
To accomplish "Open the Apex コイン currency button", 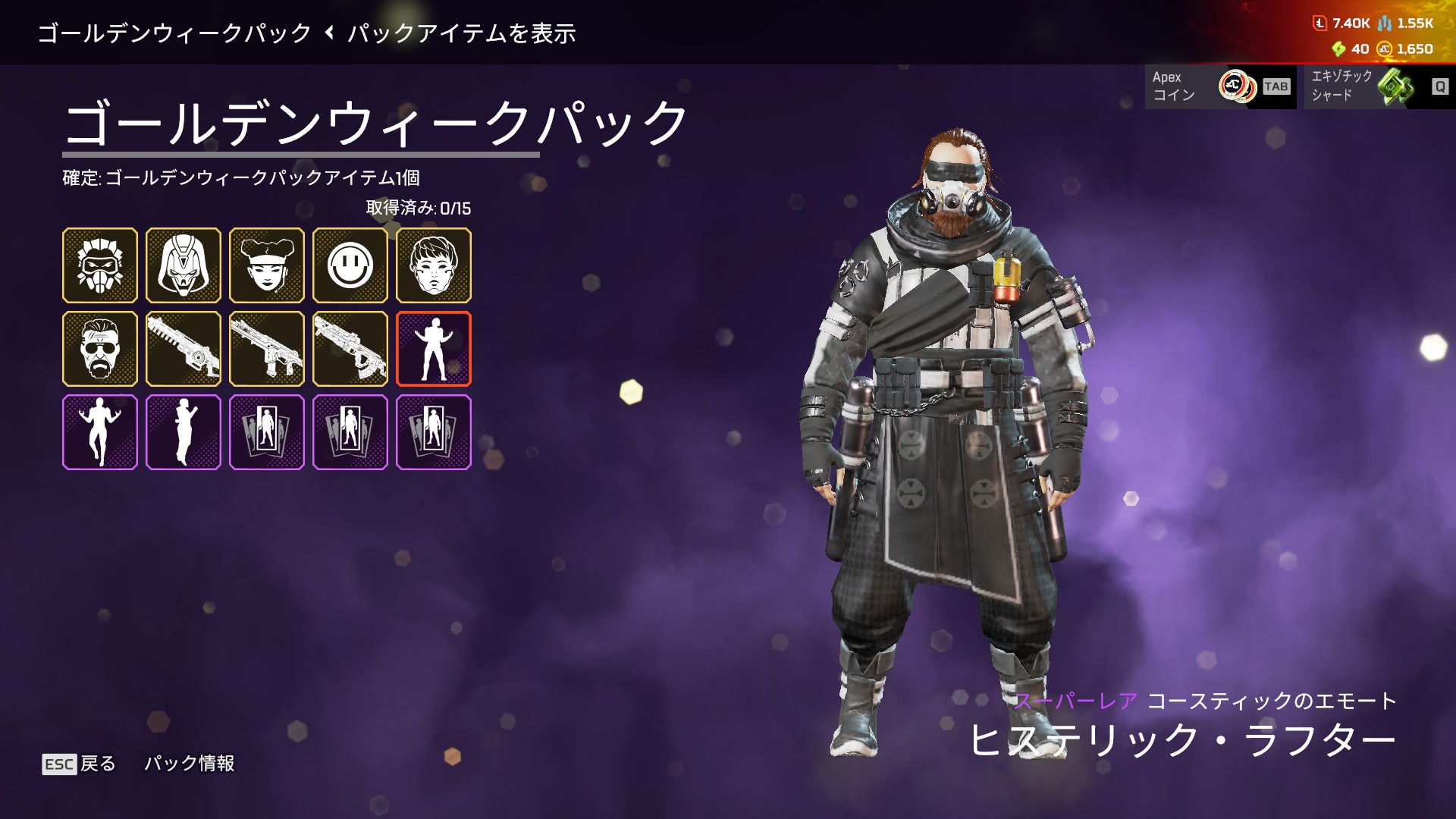I will click(x=1219, y=86).
